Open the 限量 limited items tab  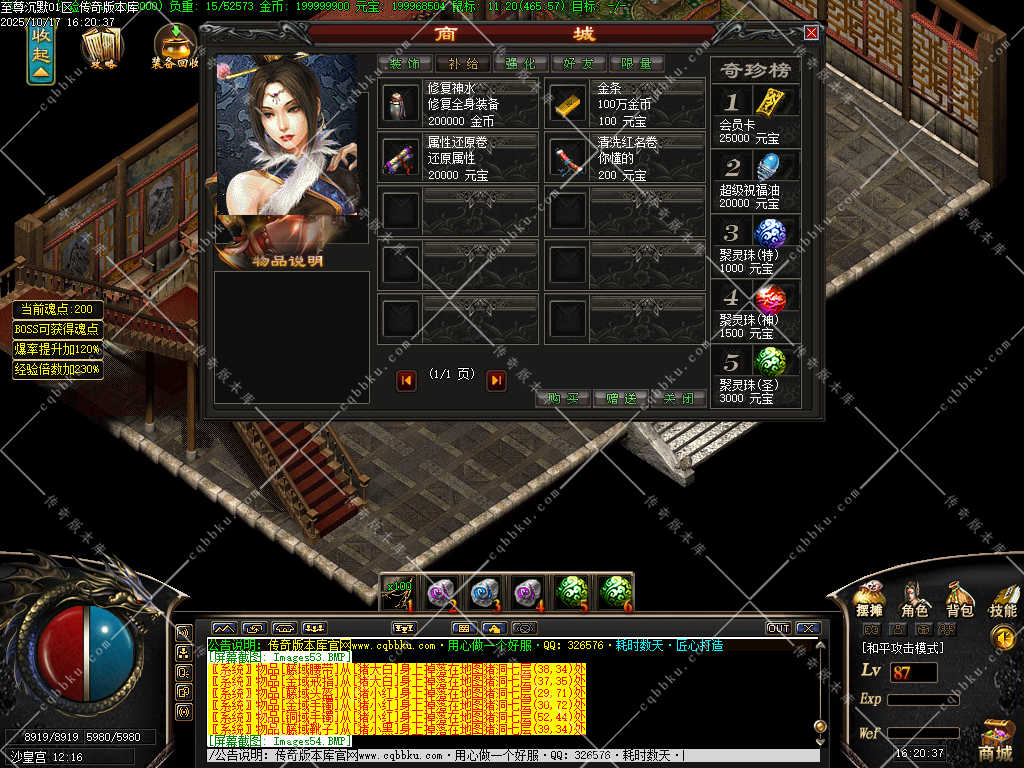tap(636, 63)
